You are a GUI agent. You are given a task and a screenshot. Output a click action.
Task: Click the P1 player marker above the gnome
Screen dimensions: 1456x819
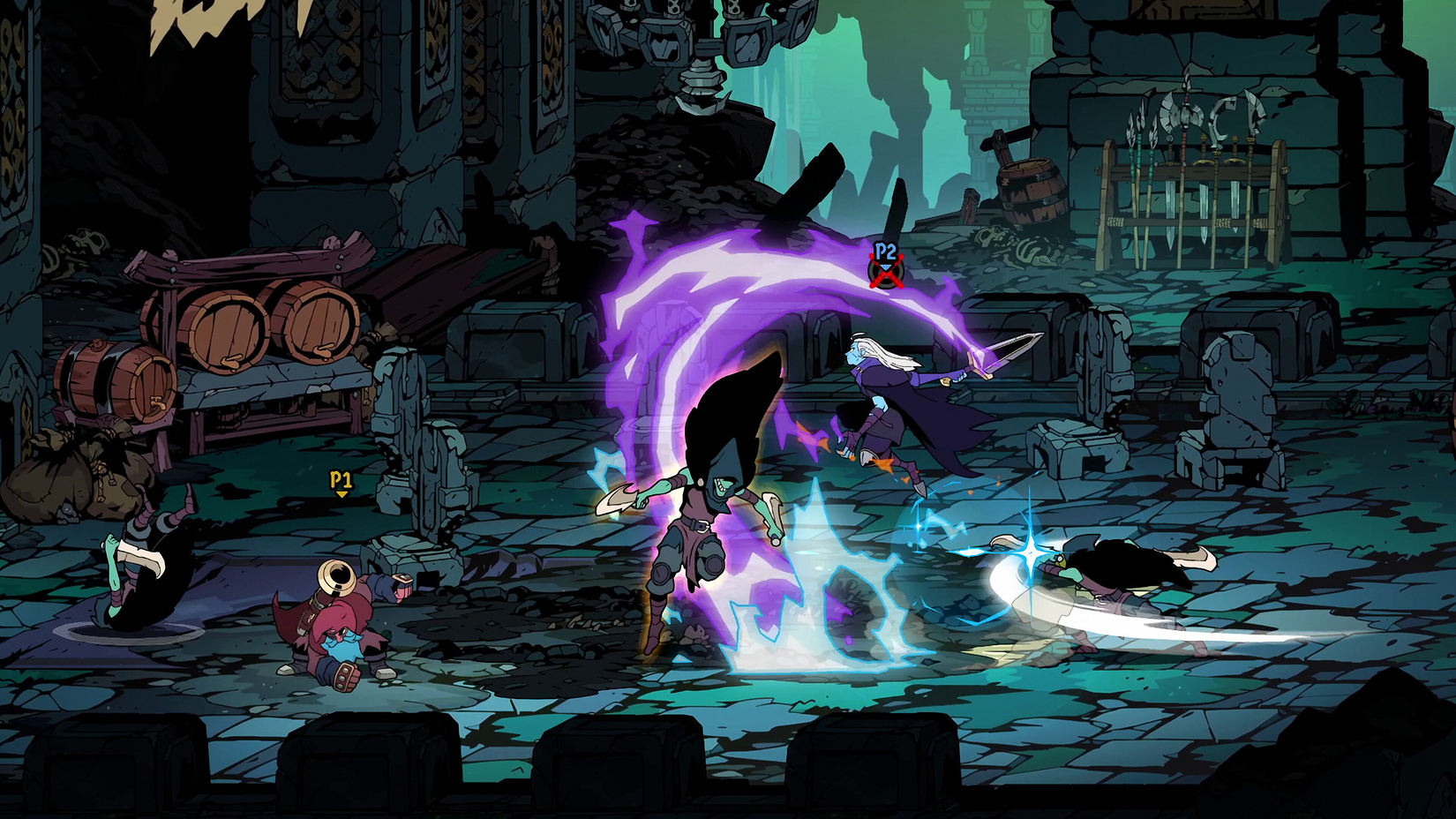point(340,481)
